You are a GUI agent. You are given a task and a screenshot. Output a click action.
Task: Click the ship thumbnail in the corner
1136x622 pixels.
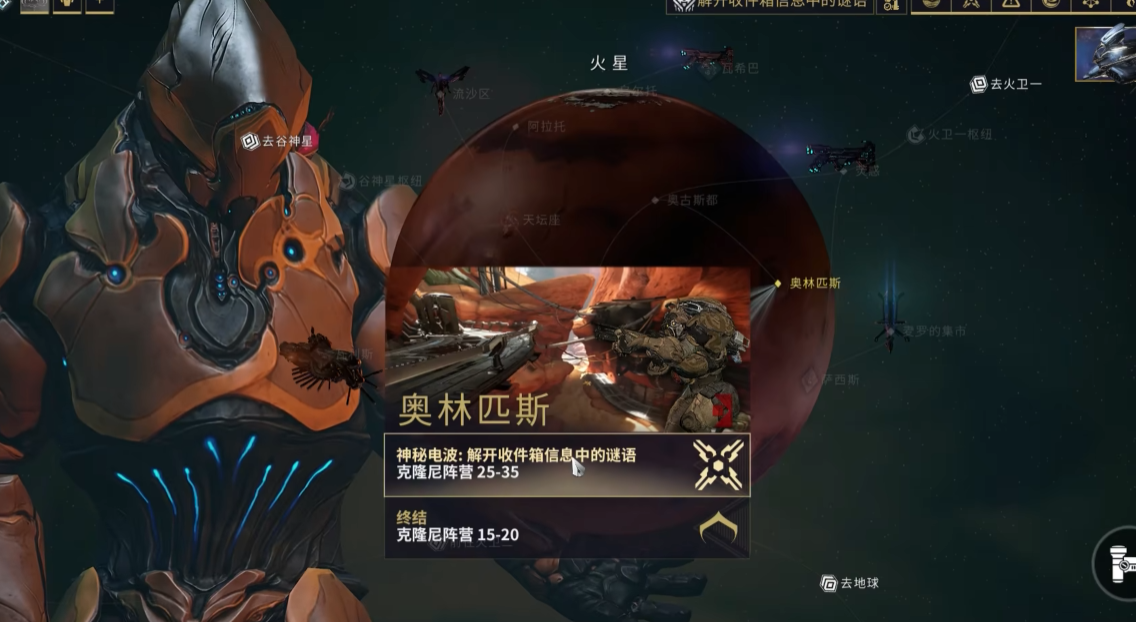pos(1105,54)
